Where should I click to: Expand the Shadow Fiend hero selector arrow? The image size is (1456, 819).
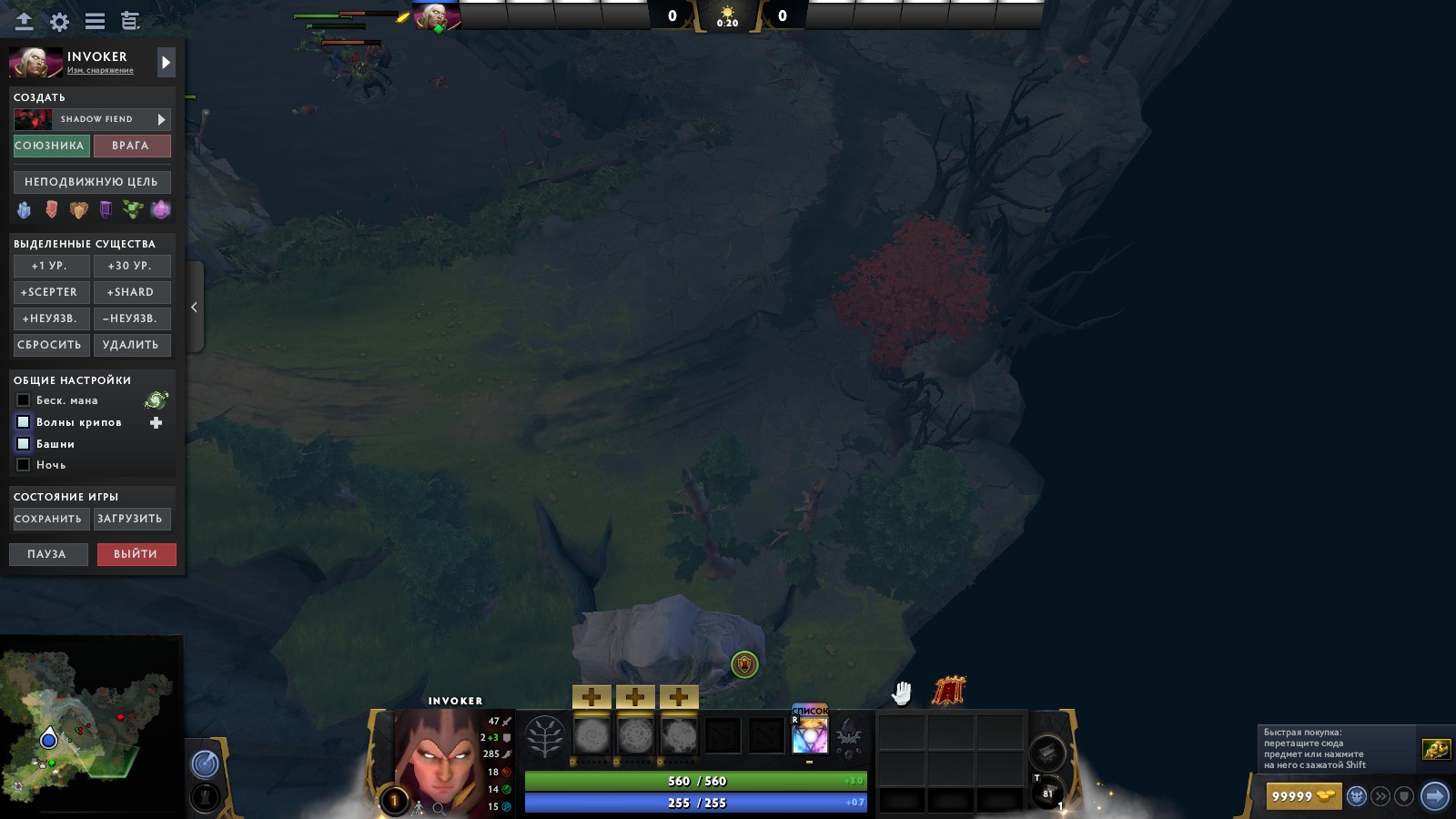160,118
